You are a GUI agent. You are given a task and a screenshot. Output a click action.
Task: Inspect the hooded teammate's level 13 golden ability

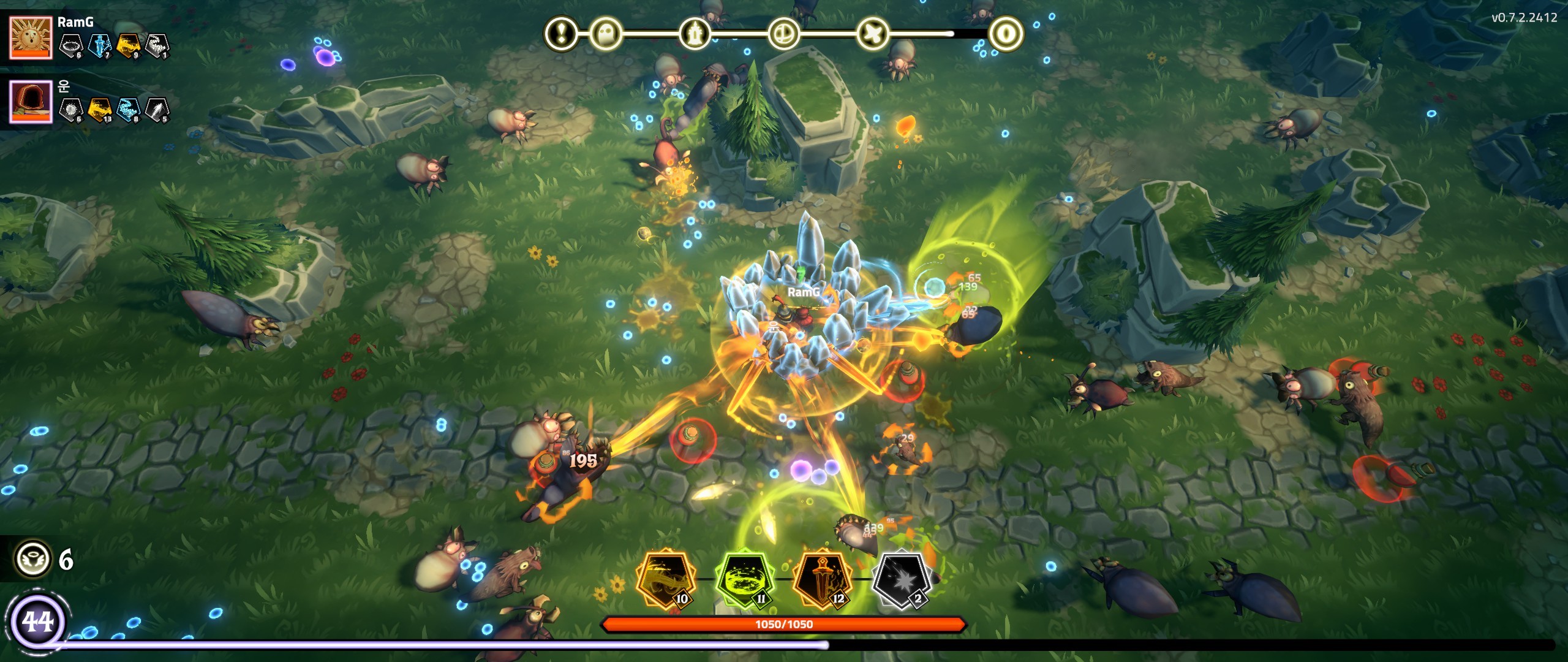coord(99,110)
